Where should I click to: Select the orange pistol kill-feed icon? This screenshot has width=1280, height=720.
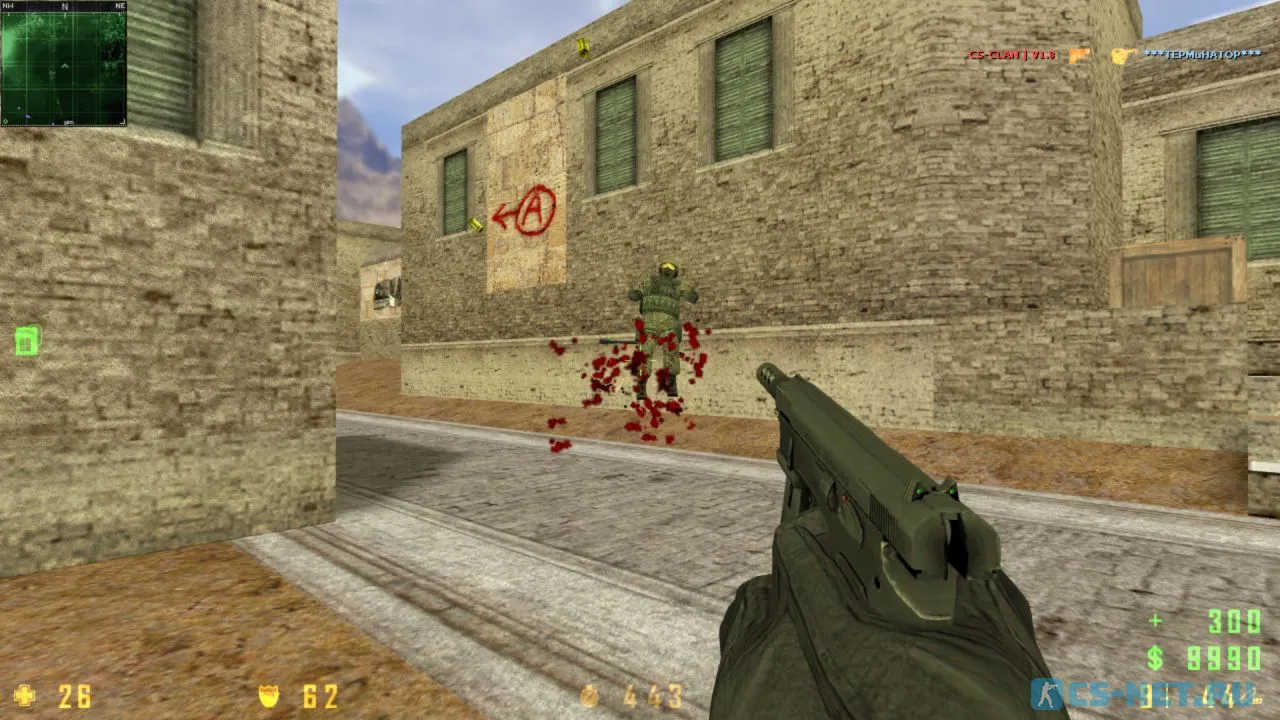(1079, 55)
